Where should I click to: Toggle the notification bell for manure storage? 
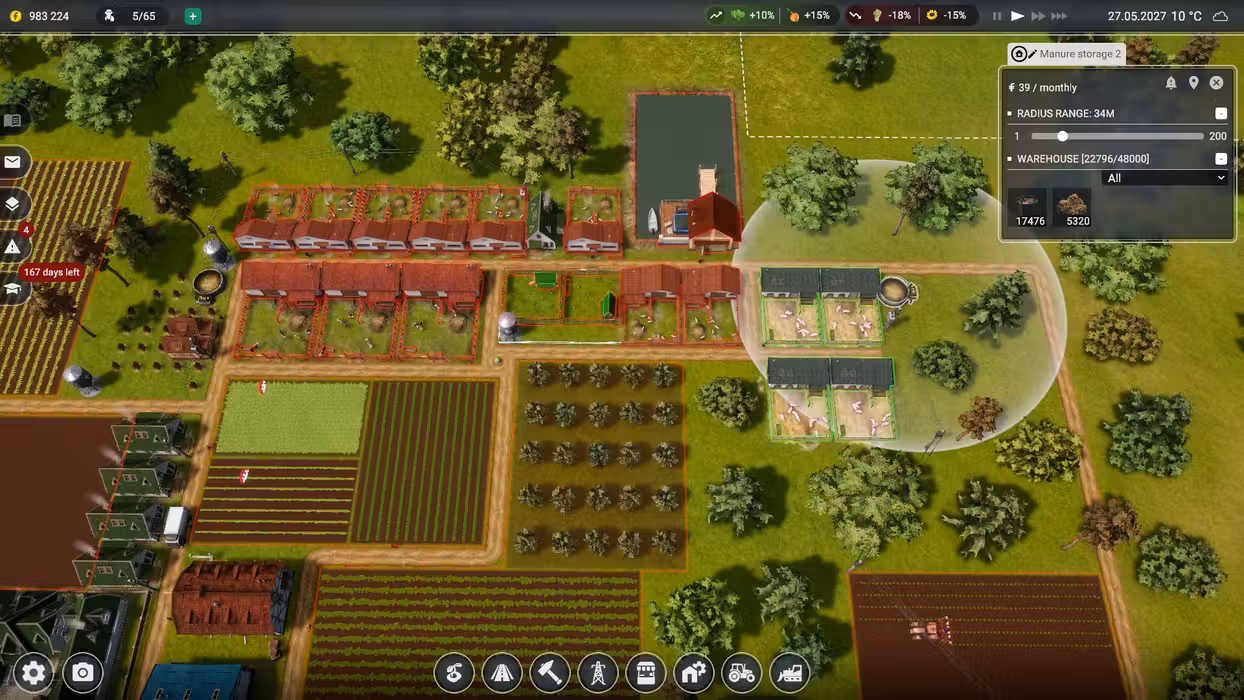coord(1171,83)
